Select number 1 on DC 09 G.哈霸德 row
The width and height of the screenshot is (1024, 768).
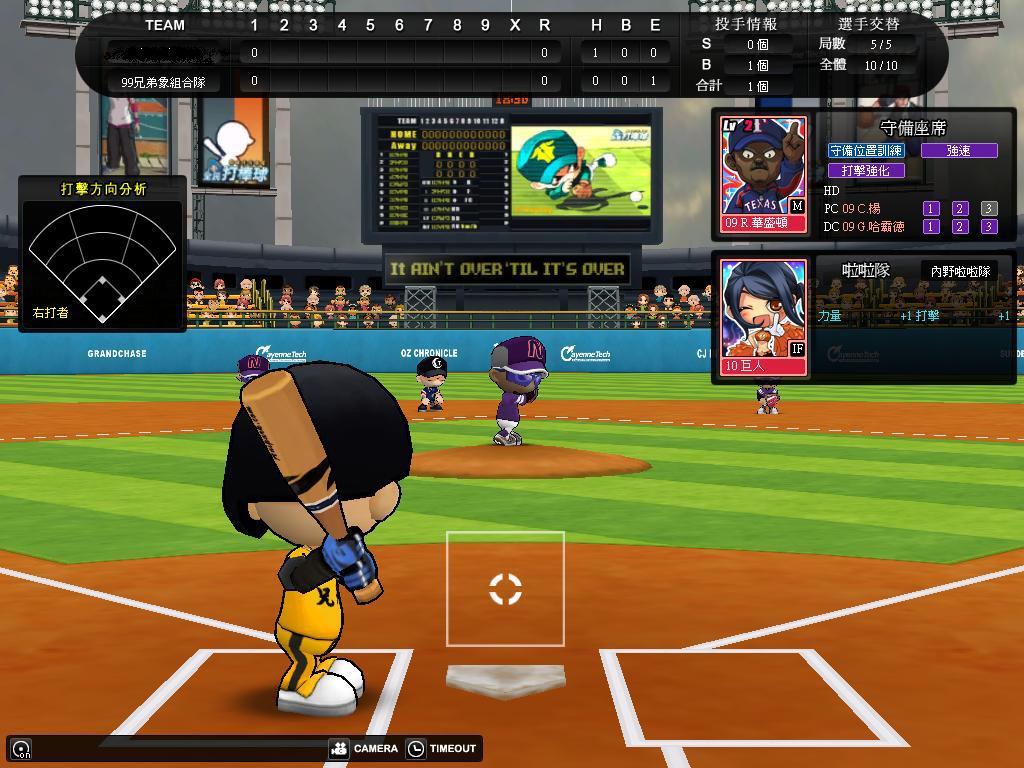click(x=931, y=226)
